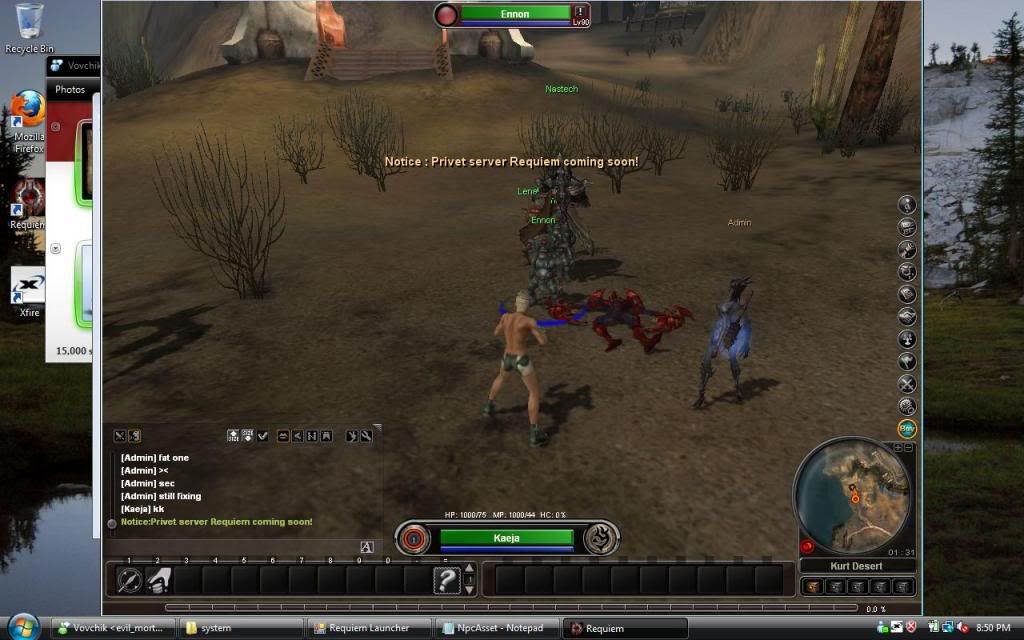Click Kaeja's red player portrait orb
Viewport: 1024px width, 640px height.
[x=414, y=539]
